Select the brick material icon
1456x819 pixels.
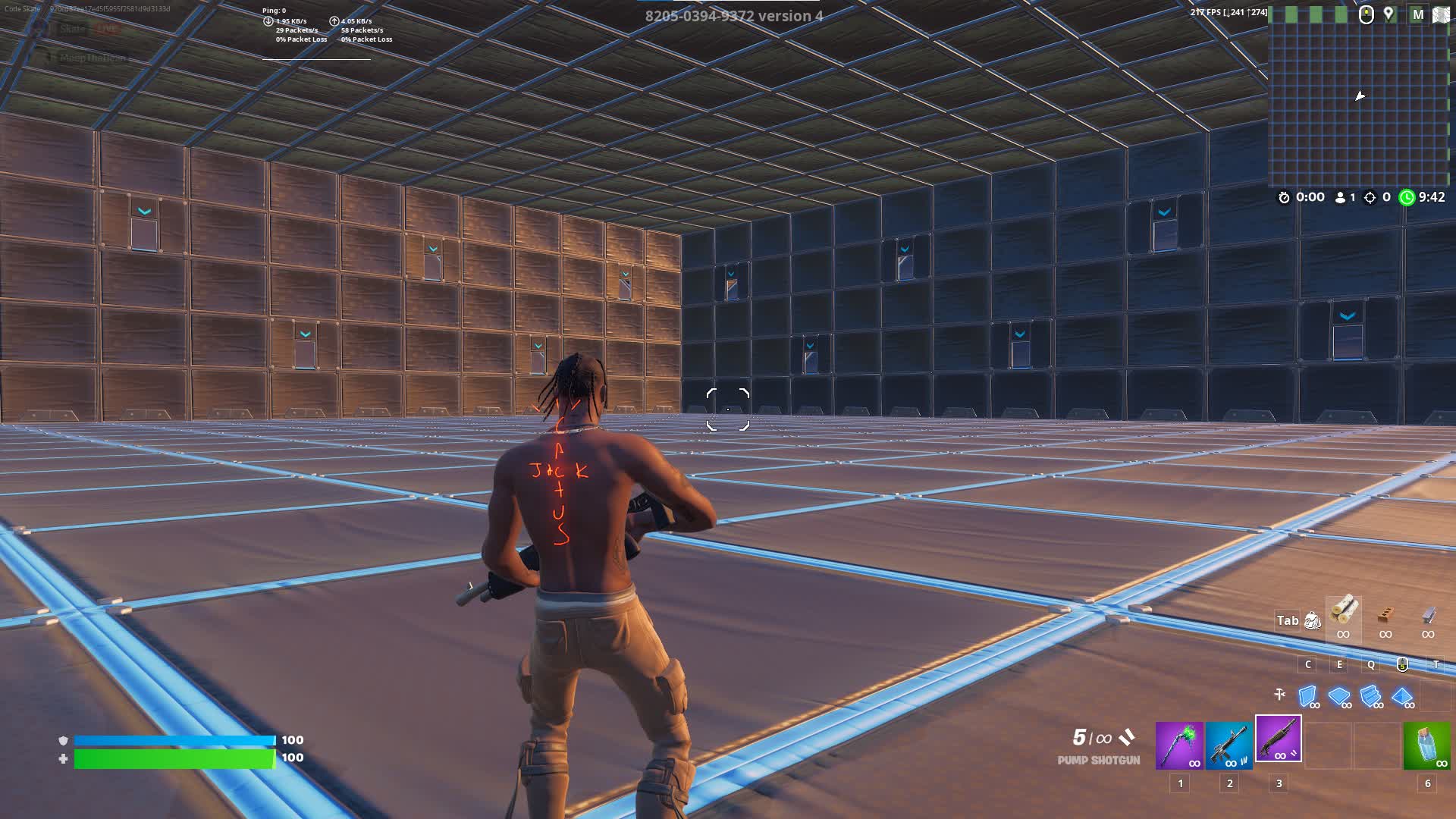click(1385, 616)
